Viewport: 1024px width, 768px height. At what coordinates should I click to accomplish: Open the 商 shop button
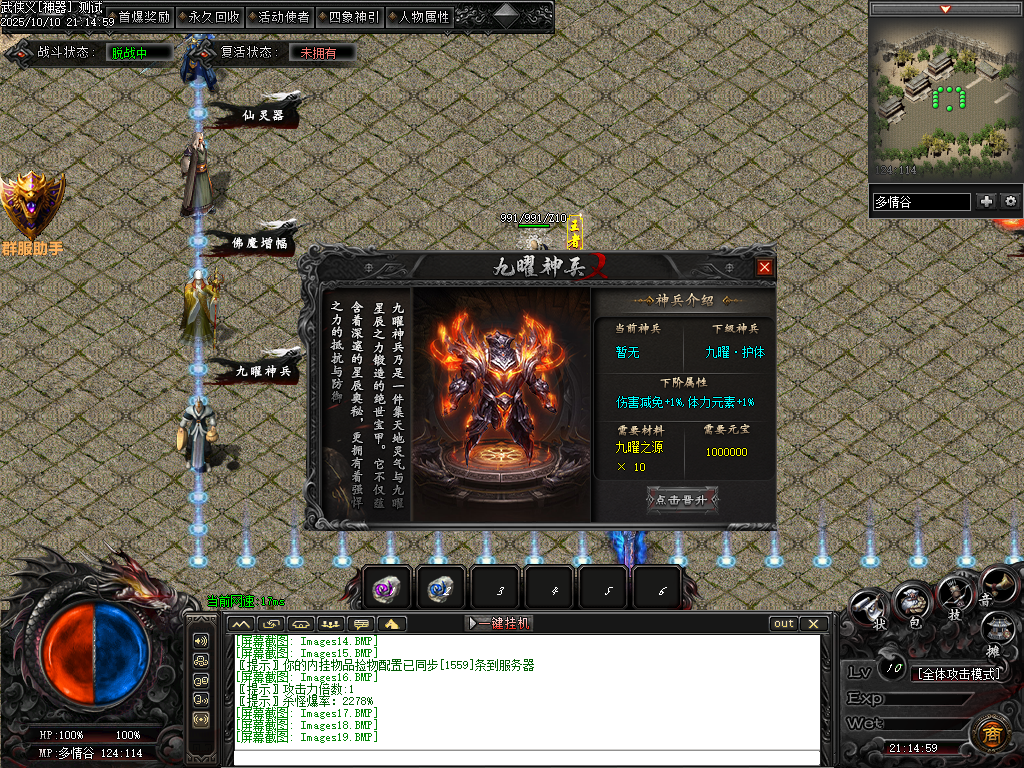(x=990, y=735)
